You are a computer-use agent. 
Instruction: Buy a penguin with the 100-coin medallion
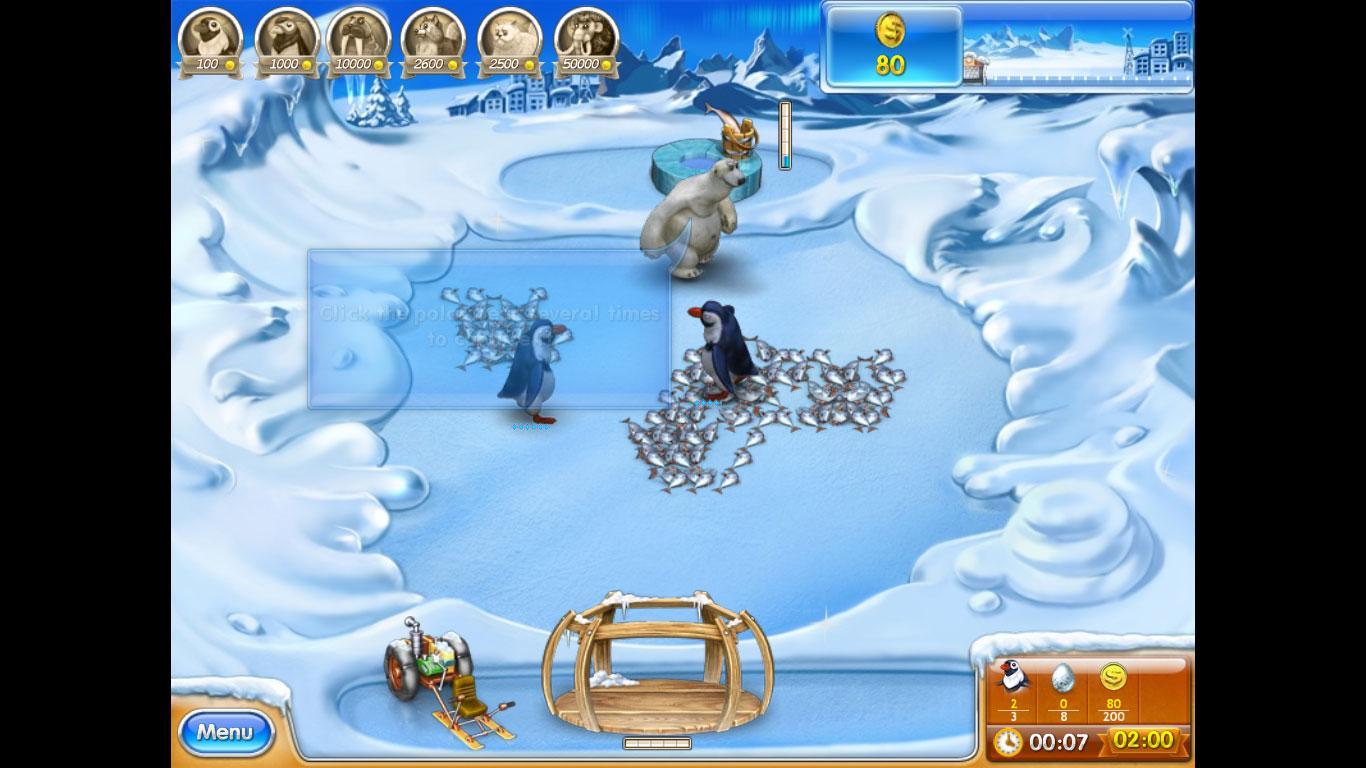(x=210, y=40)
